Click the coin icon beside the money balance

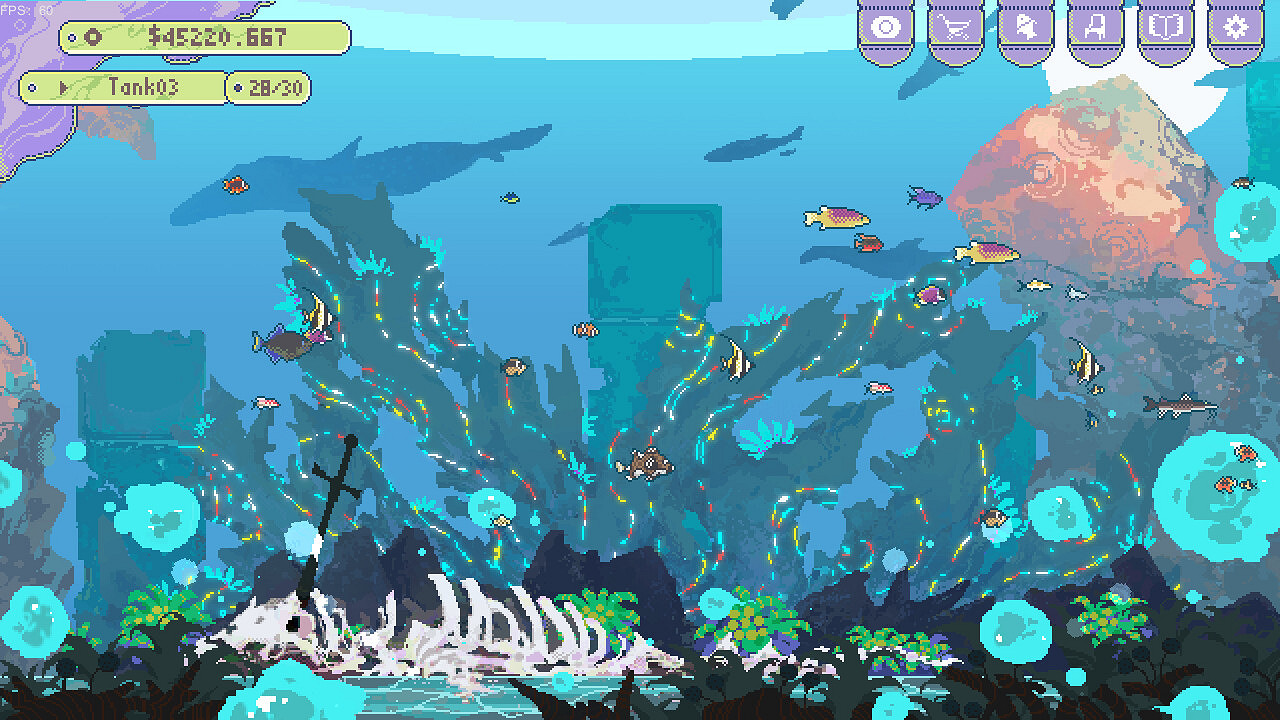point(92,38)
